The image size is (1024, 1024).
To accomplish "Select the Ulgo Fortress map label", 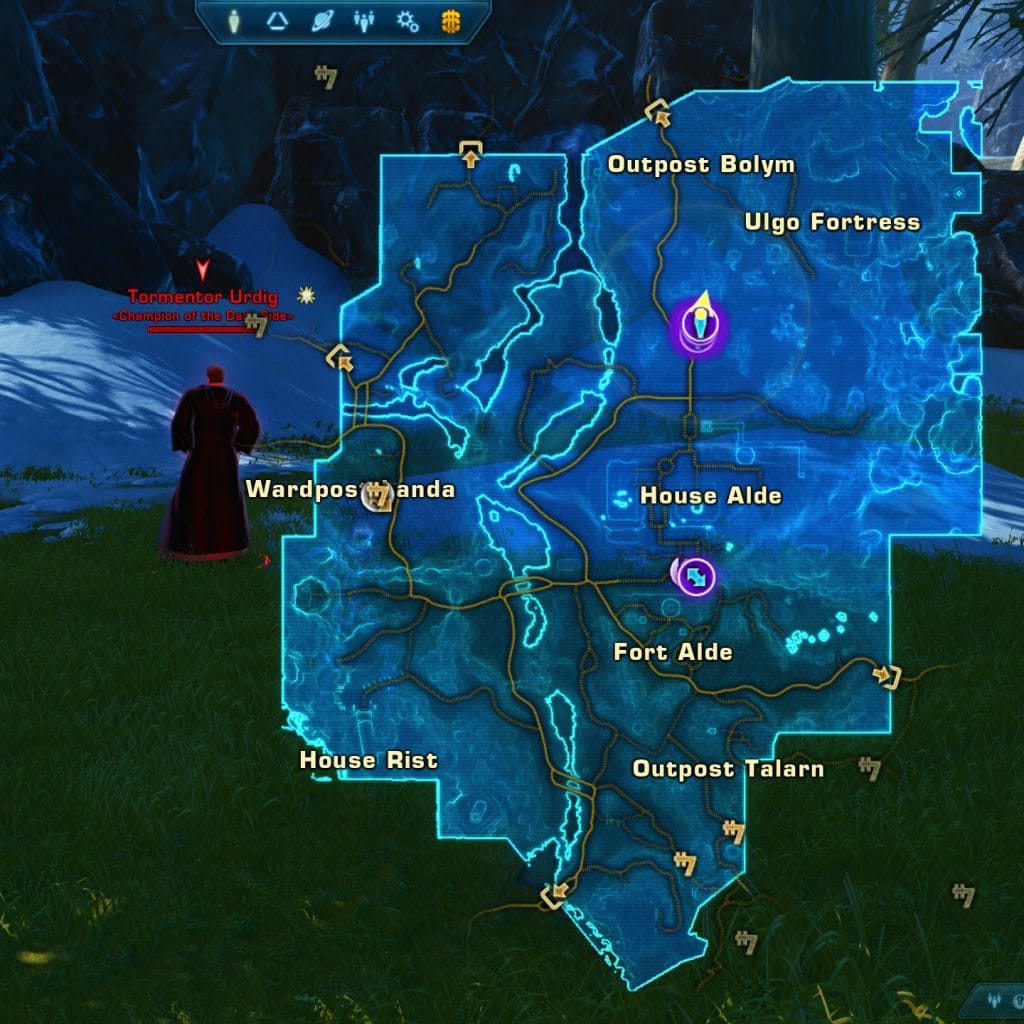I will [832, 222].
